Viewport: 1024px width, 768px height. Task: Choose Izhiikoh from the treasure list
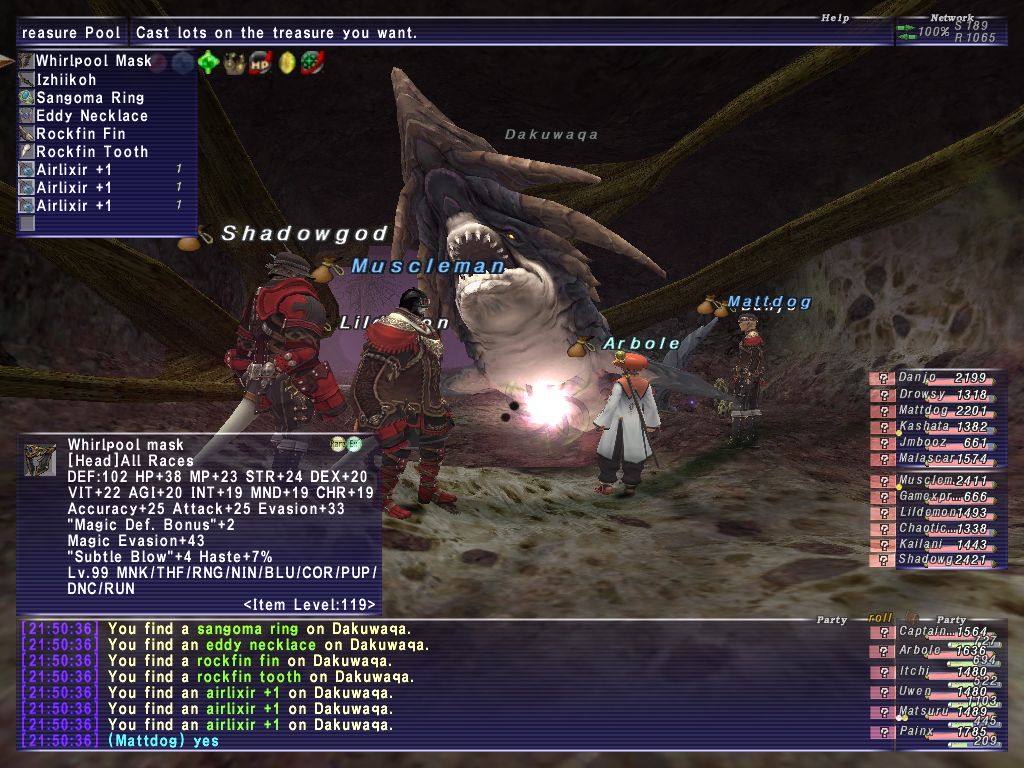[x=67, y=79]
